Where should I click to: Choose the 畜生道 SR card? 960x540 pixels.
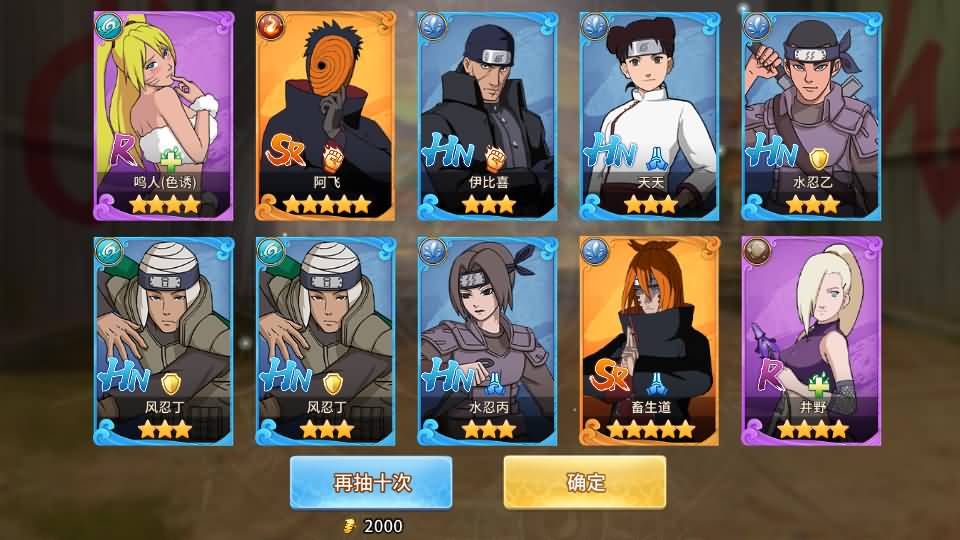point(650,340)
